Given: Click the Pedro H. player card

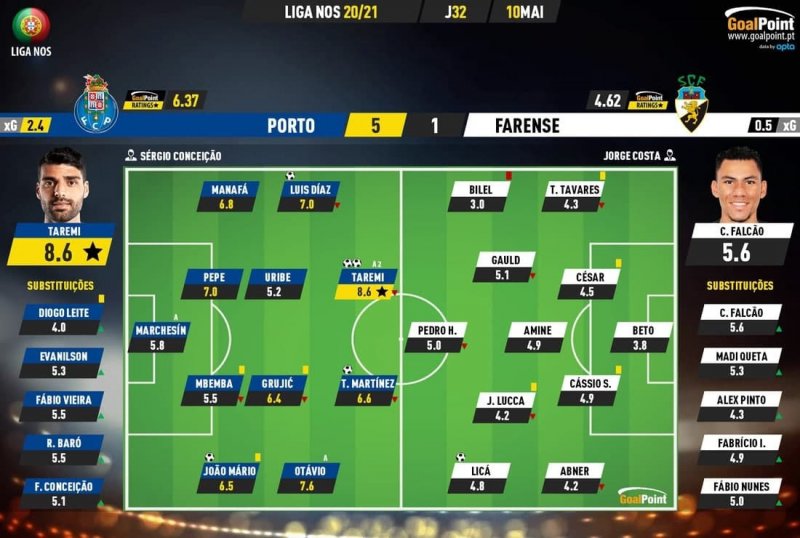Looking at the screenshot, I should coord(435,338).
